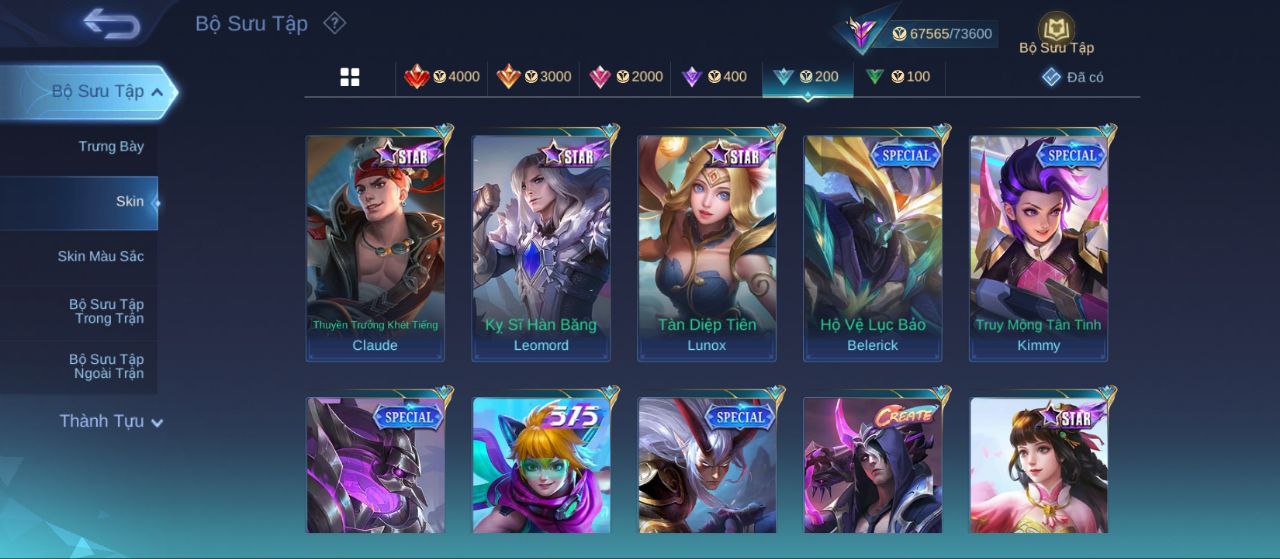Screen dimensions: 1280x559
Task: Toggle the Đã có owned filter
Action: (x=1072, y=77)
